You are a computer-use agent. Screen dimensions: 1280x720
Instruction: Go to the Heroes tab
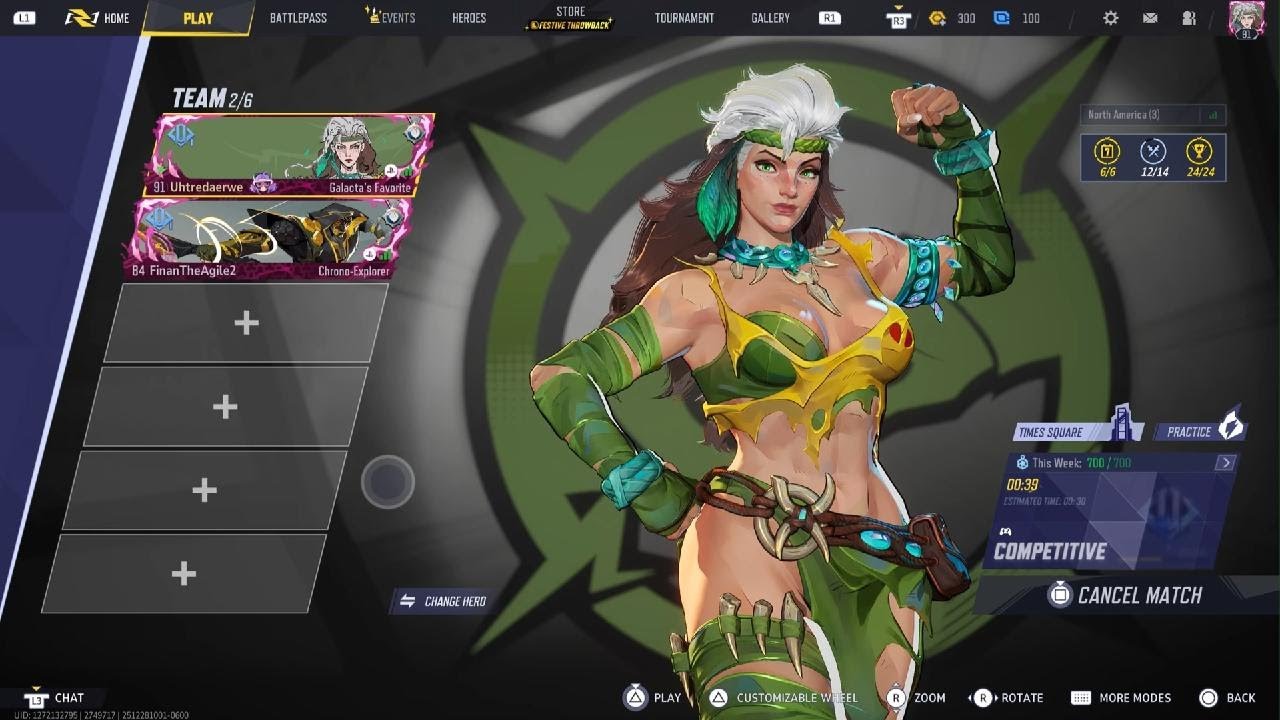(x=469, y=18)
